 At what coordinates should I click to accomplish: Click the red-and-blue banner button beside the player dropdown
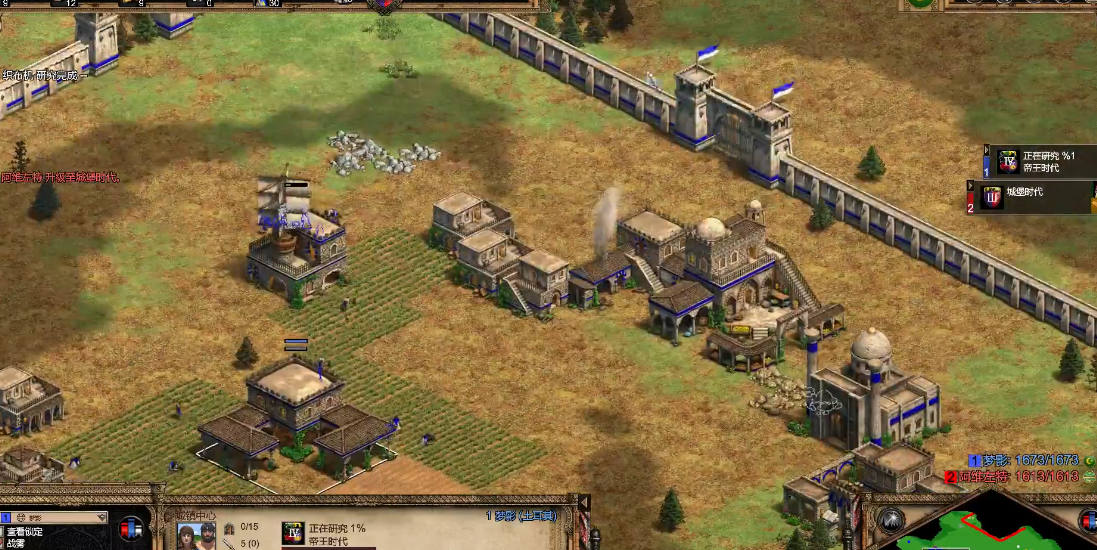130,526
